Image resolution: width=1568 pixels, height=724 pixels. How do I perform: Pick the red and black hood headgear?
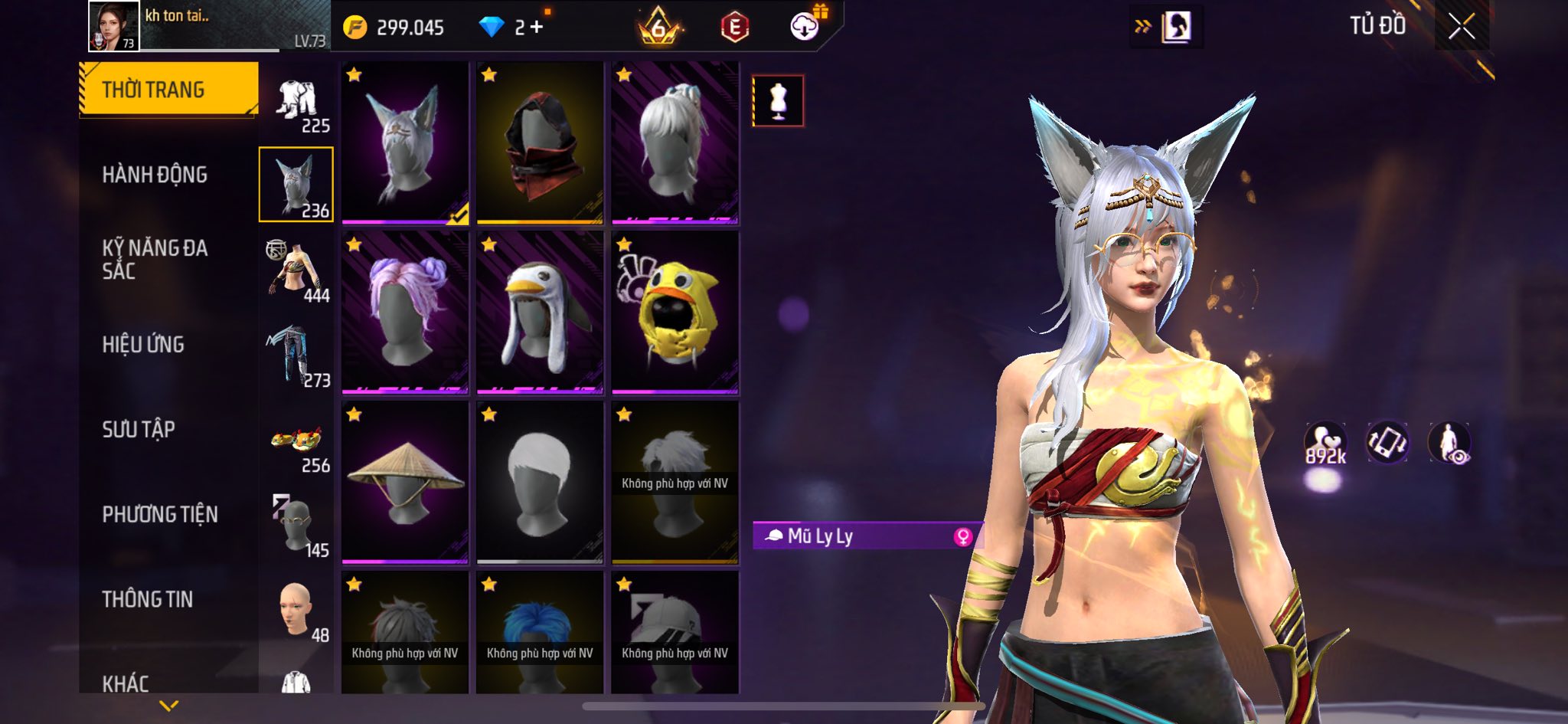(x=540, y=143)
